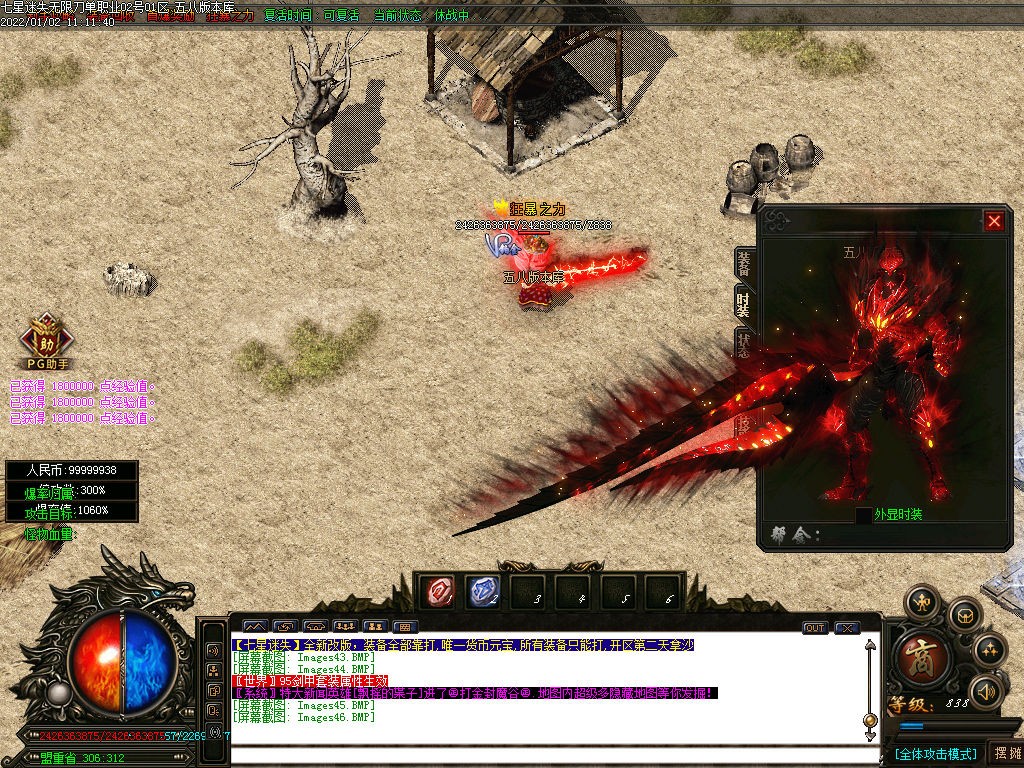Use the blue rune in hotbar slot 2

[482, 592]
